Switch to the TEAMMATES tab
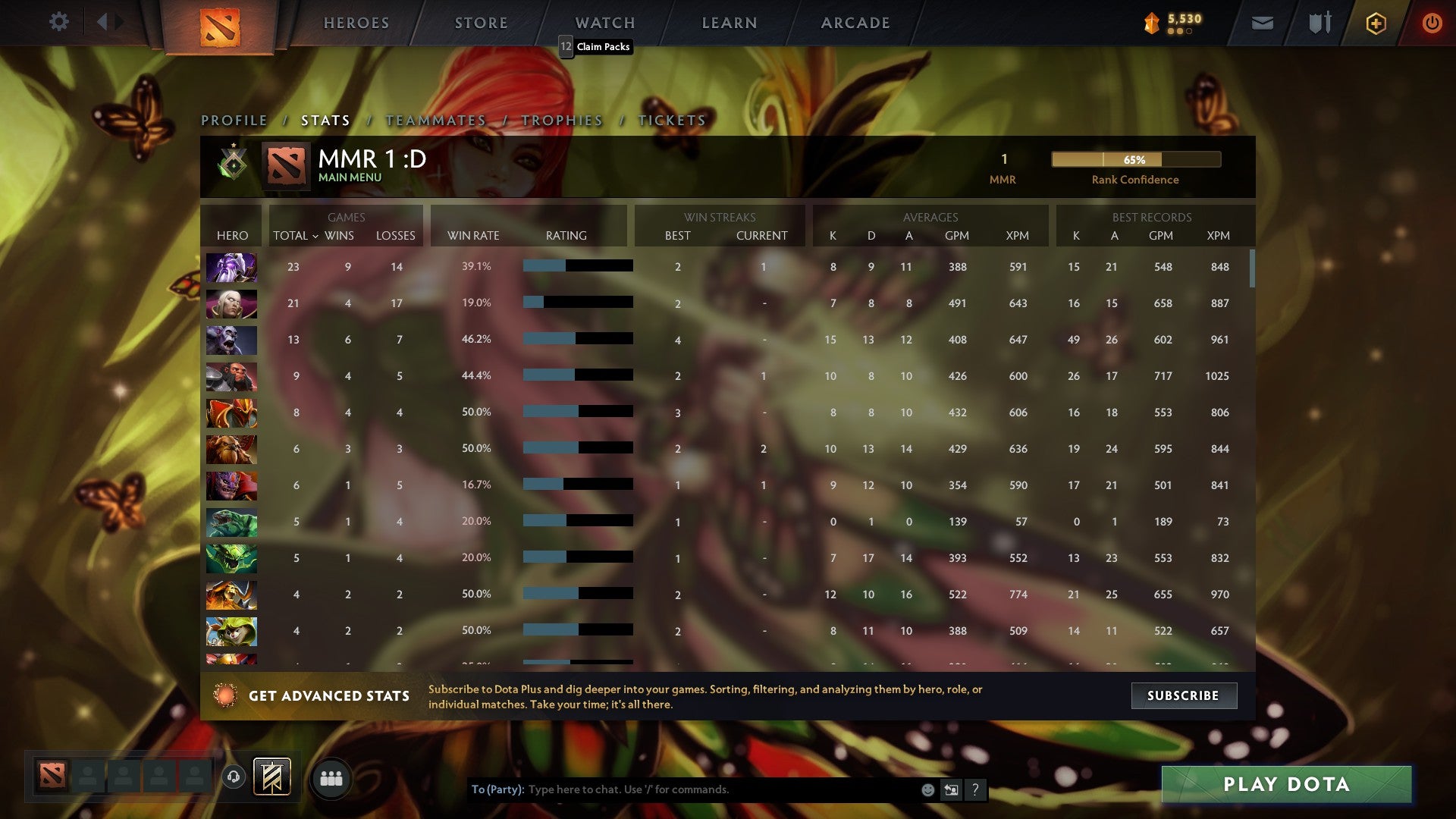Viewport: 1456px width, 819px height. pos(436,120)
